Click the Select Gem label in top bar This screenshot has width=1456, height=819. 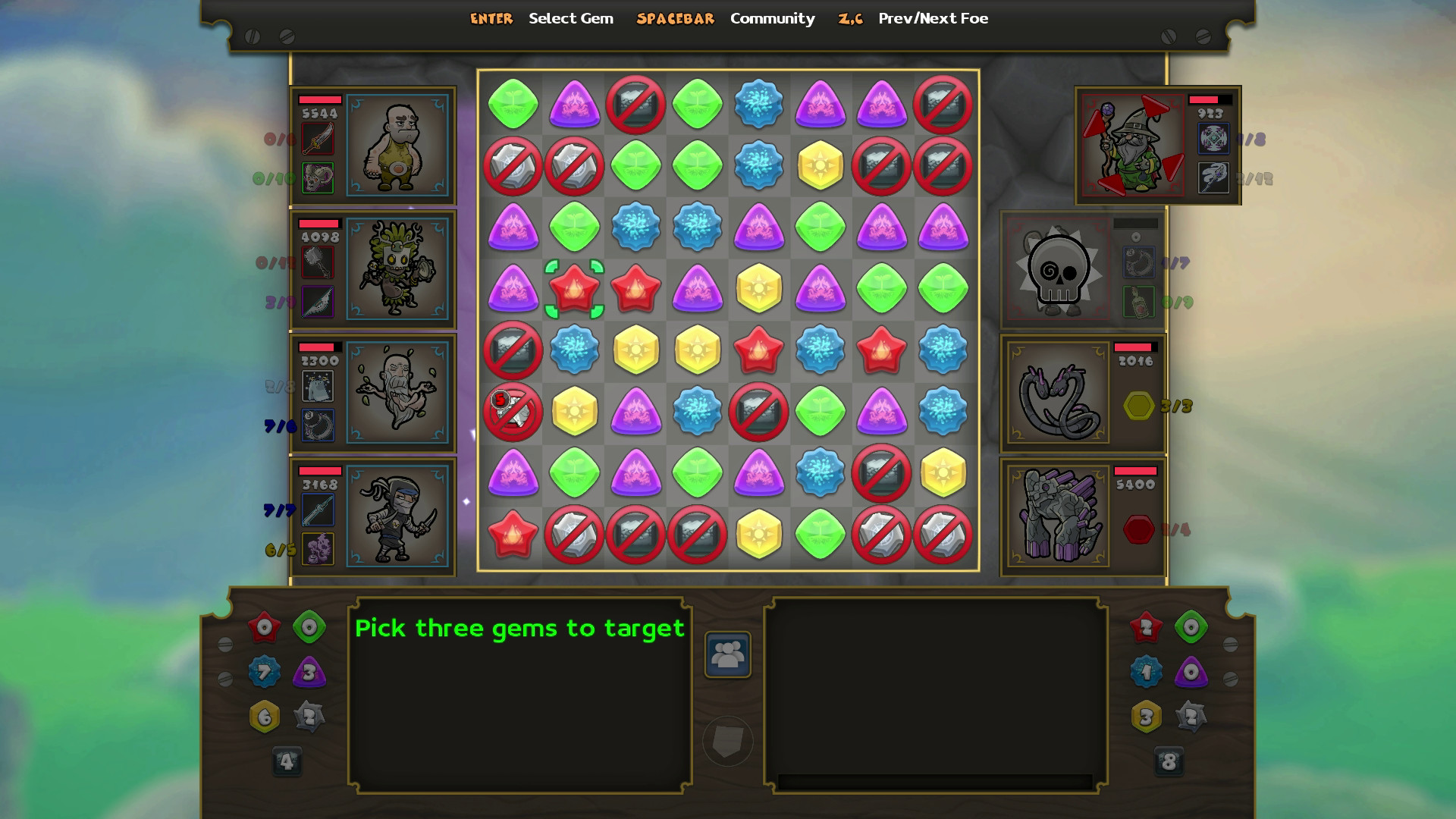571,18
